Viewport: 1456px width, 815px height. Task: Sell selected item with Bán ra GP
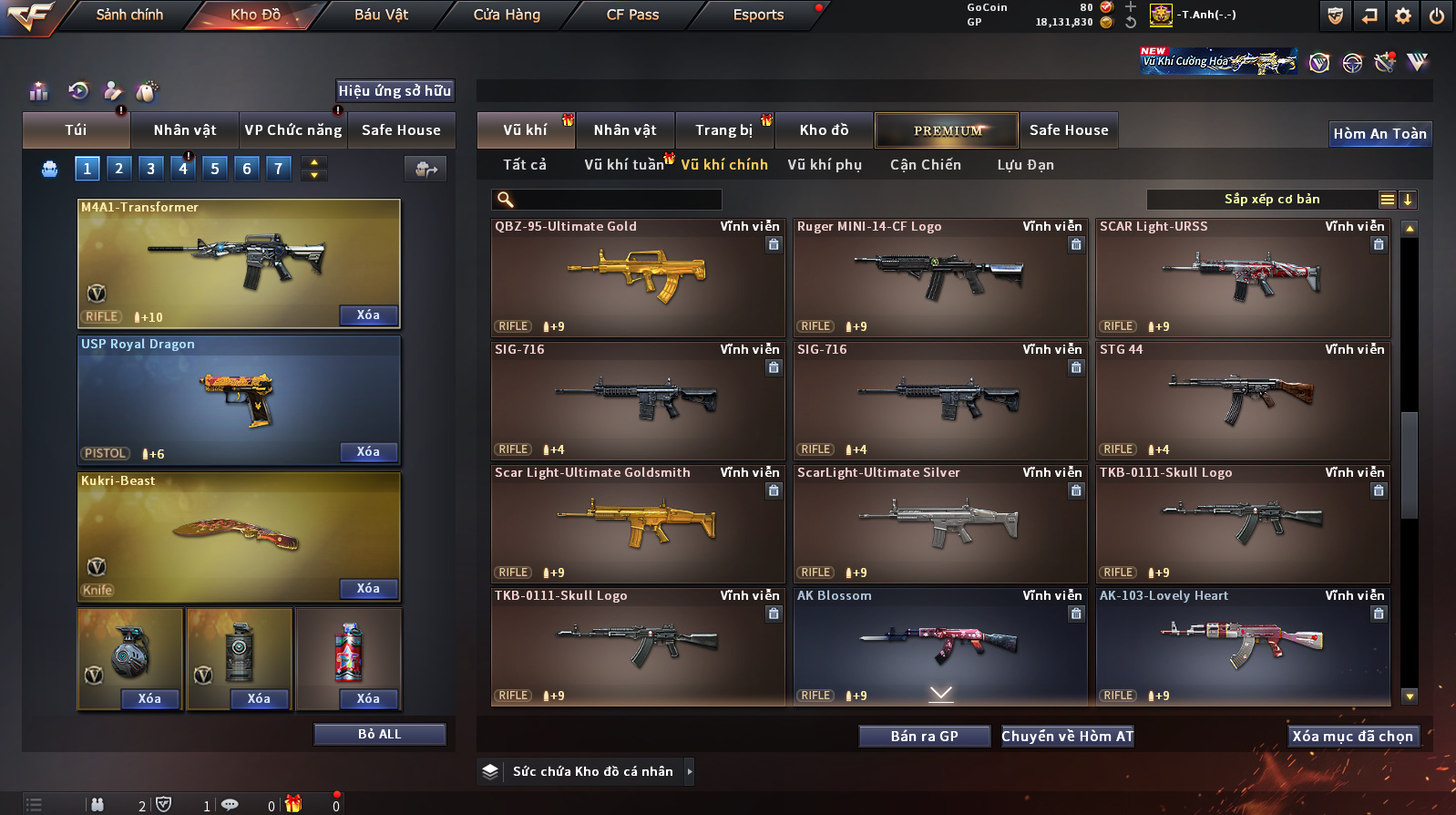[924, 737]
